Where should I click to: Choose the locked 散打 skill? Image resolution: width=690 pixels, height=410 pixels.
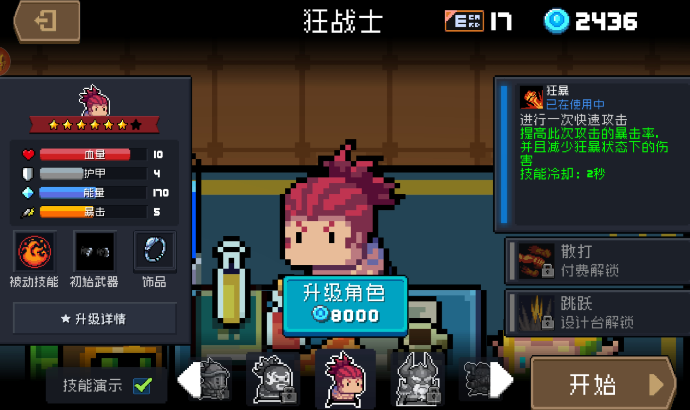pos(594,259)
